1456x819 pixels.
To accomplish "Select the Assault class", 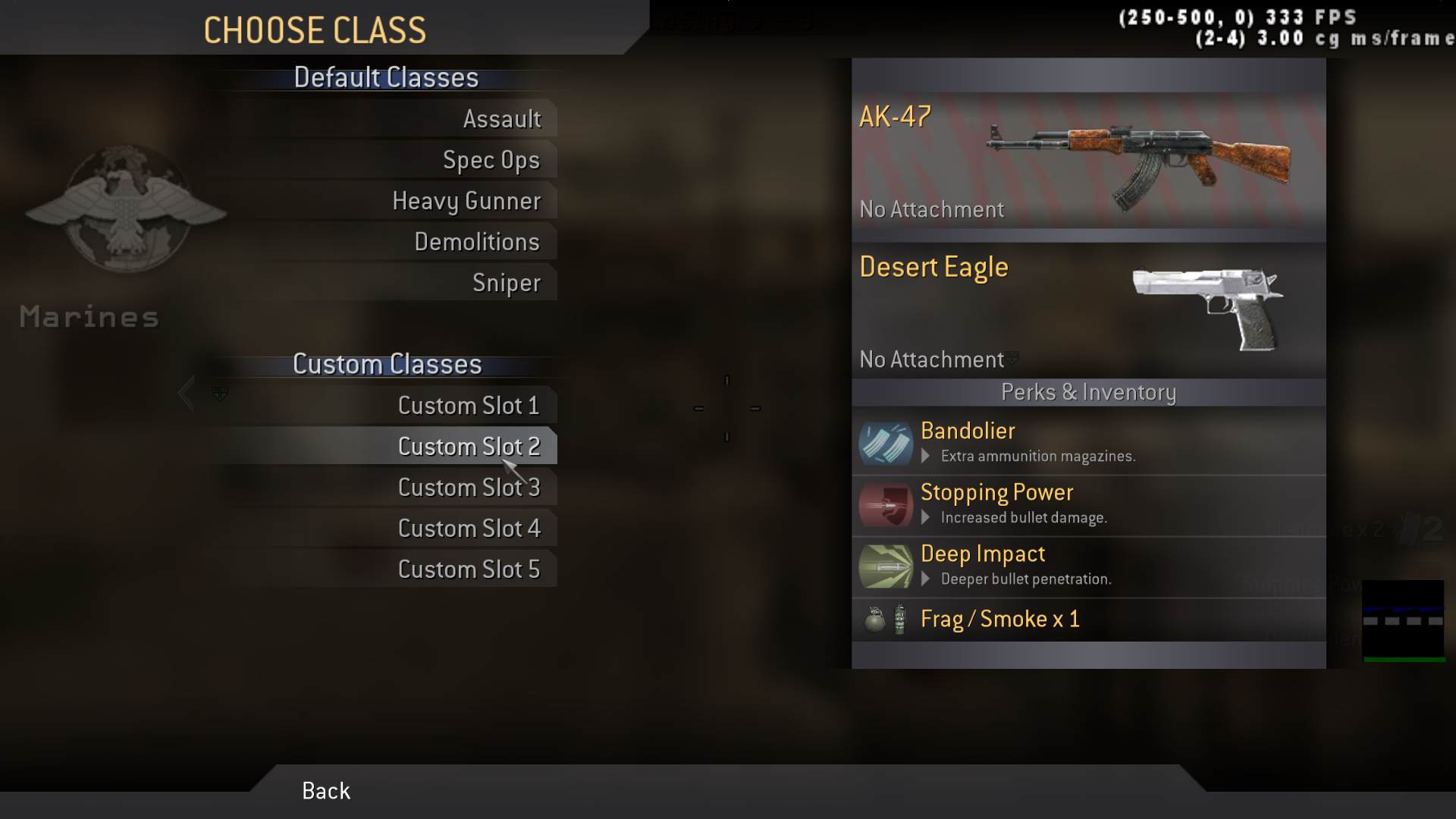I will click(503, 118).
